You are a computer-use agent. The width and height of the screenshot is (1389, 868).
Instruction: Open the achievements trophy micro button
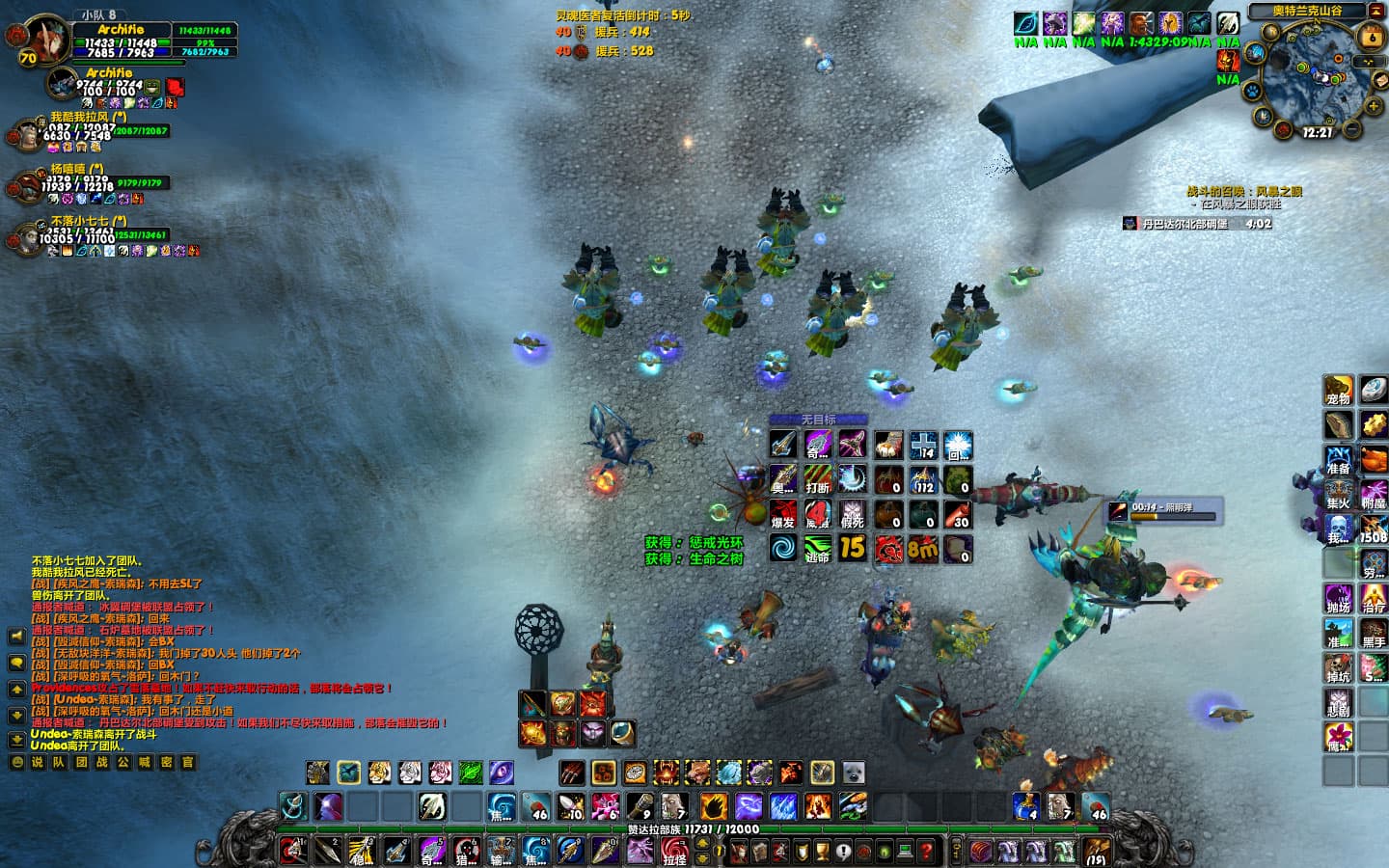[821, 851]
